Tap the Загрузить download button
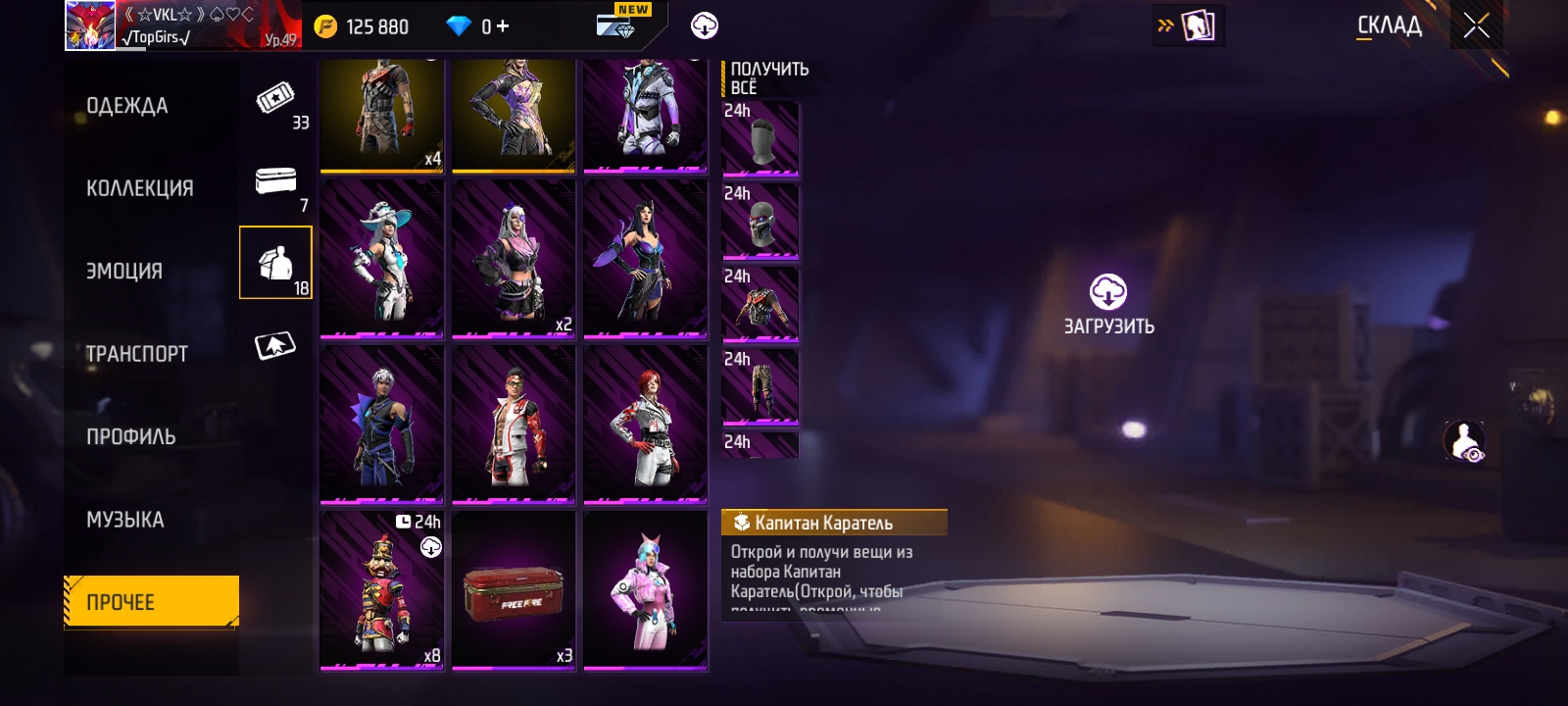1568x706 pixels. pyautogui.click(x=1108, y=305)
